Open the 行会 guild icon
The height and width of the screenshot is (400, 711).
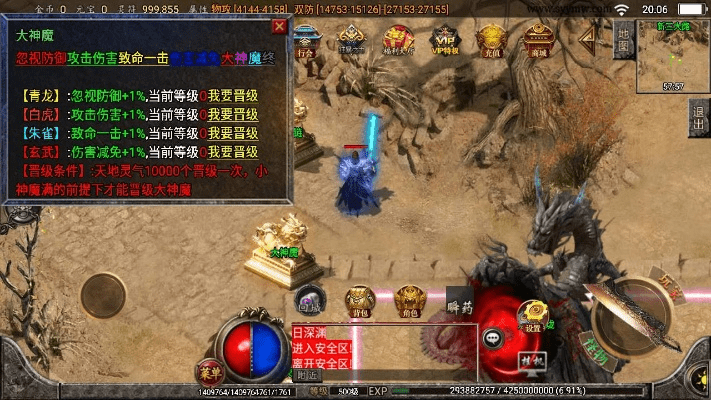click(307, 39)
